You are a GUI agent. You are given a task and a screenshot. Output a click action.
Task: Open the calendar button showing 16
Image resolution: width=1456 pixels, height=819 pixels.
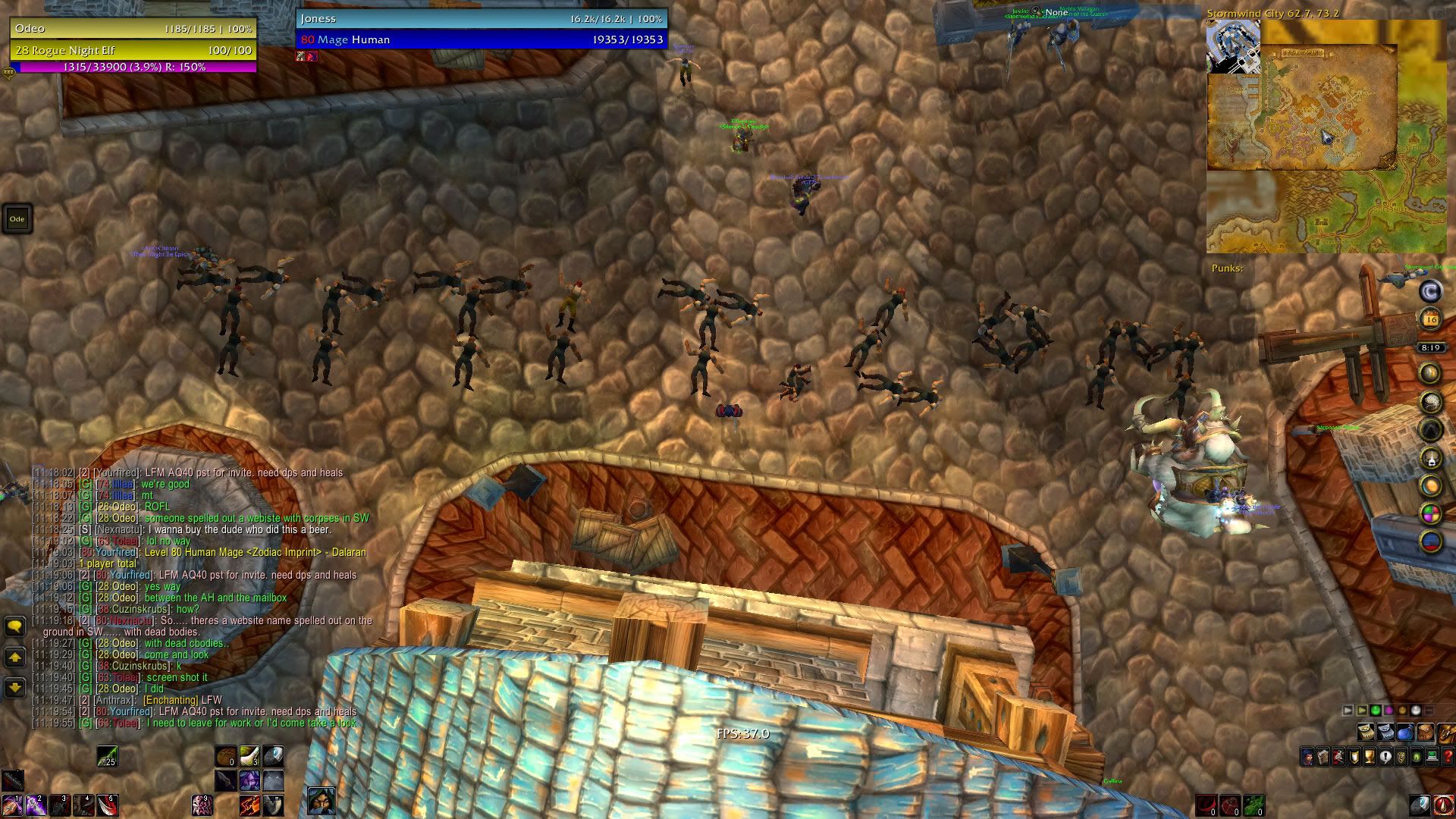[1431, 318]
